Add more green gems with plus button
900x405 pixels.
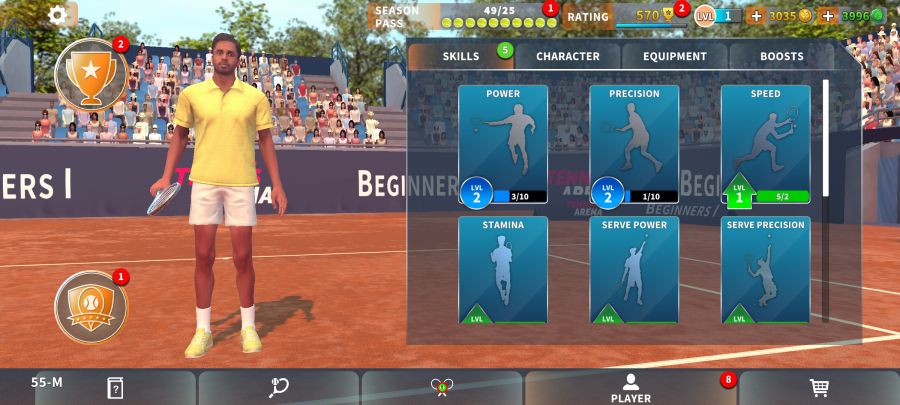tap(827, 16)
